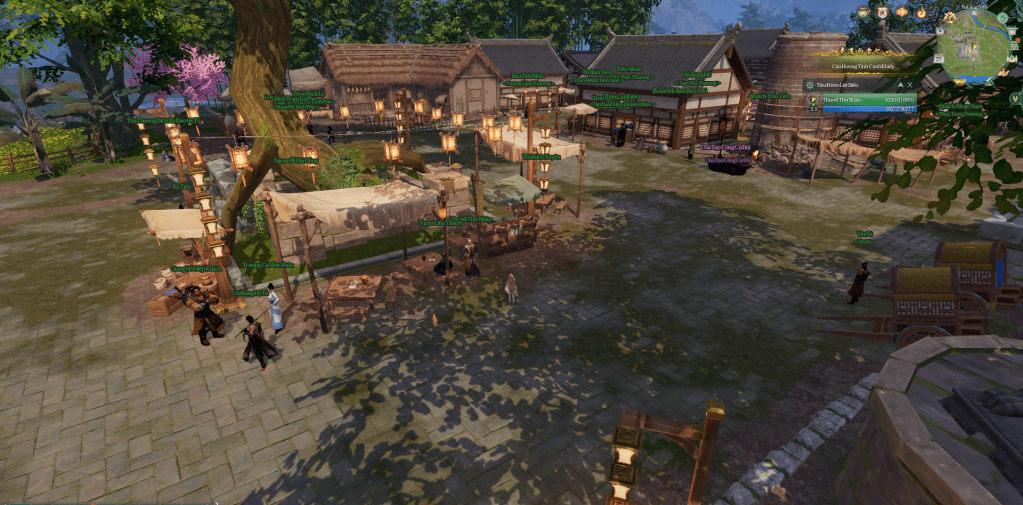Open the pouch bag icon
This screenshot has height=505, width=1023.
coord(863,12)
